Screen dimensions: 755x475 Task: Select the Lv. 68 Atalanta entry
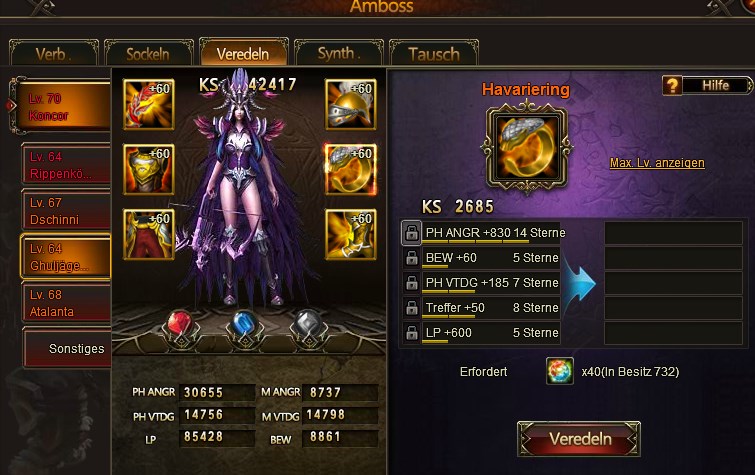point(66,303)
